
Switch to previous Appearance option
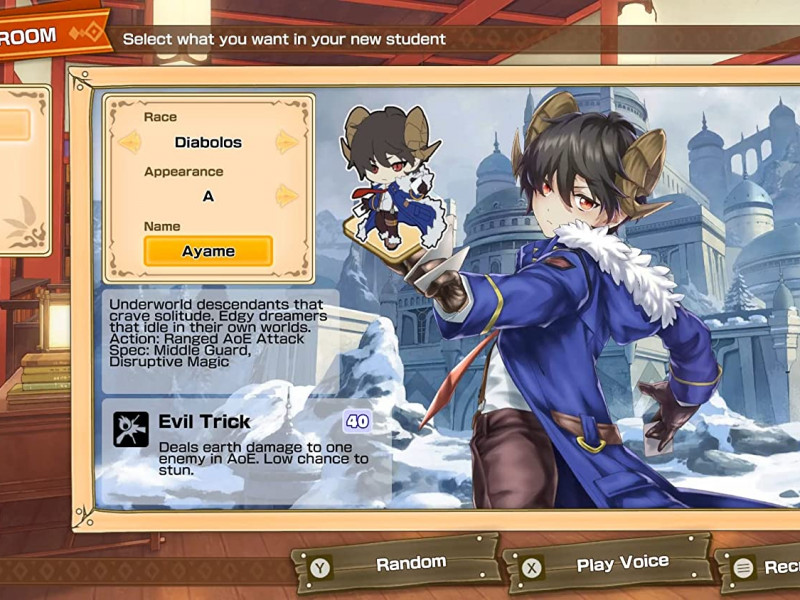130,196
